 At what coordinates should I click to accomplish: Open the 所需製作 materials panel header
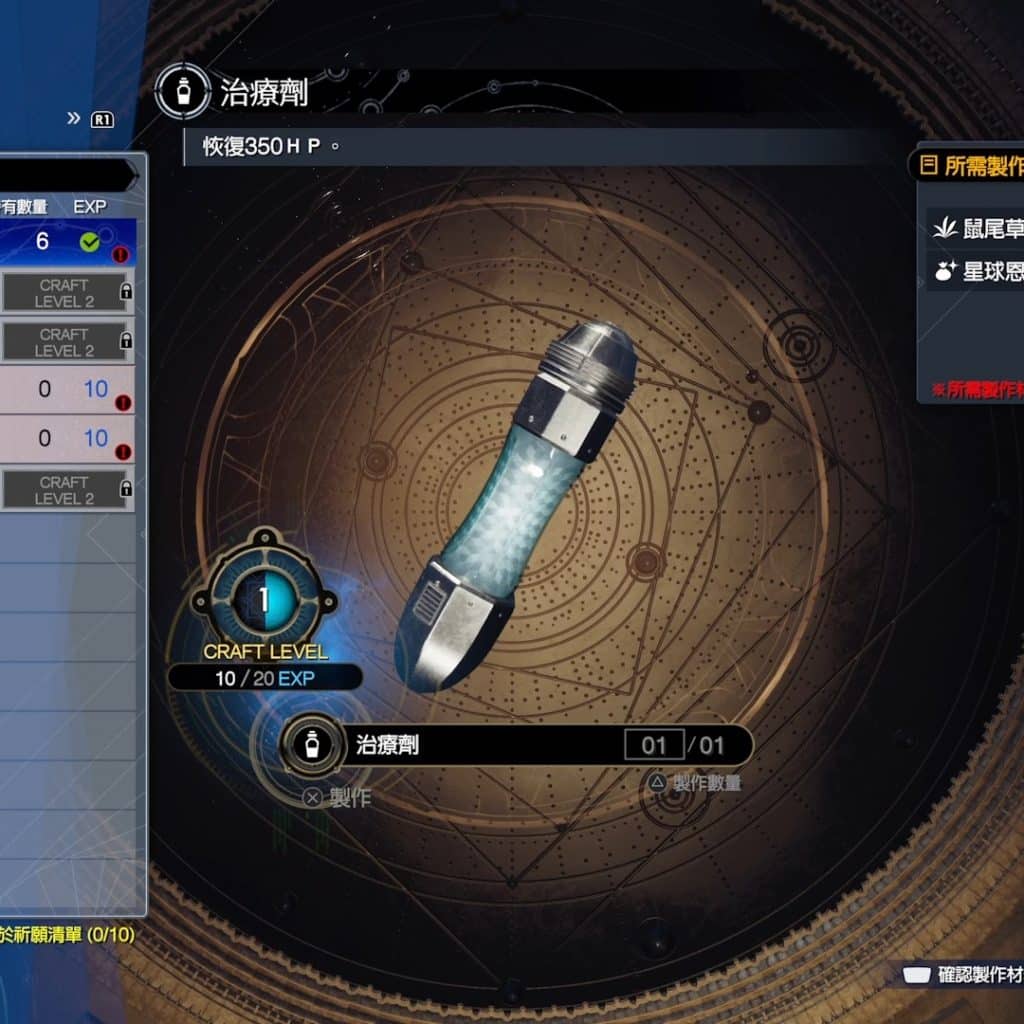[x=972, y=166]
